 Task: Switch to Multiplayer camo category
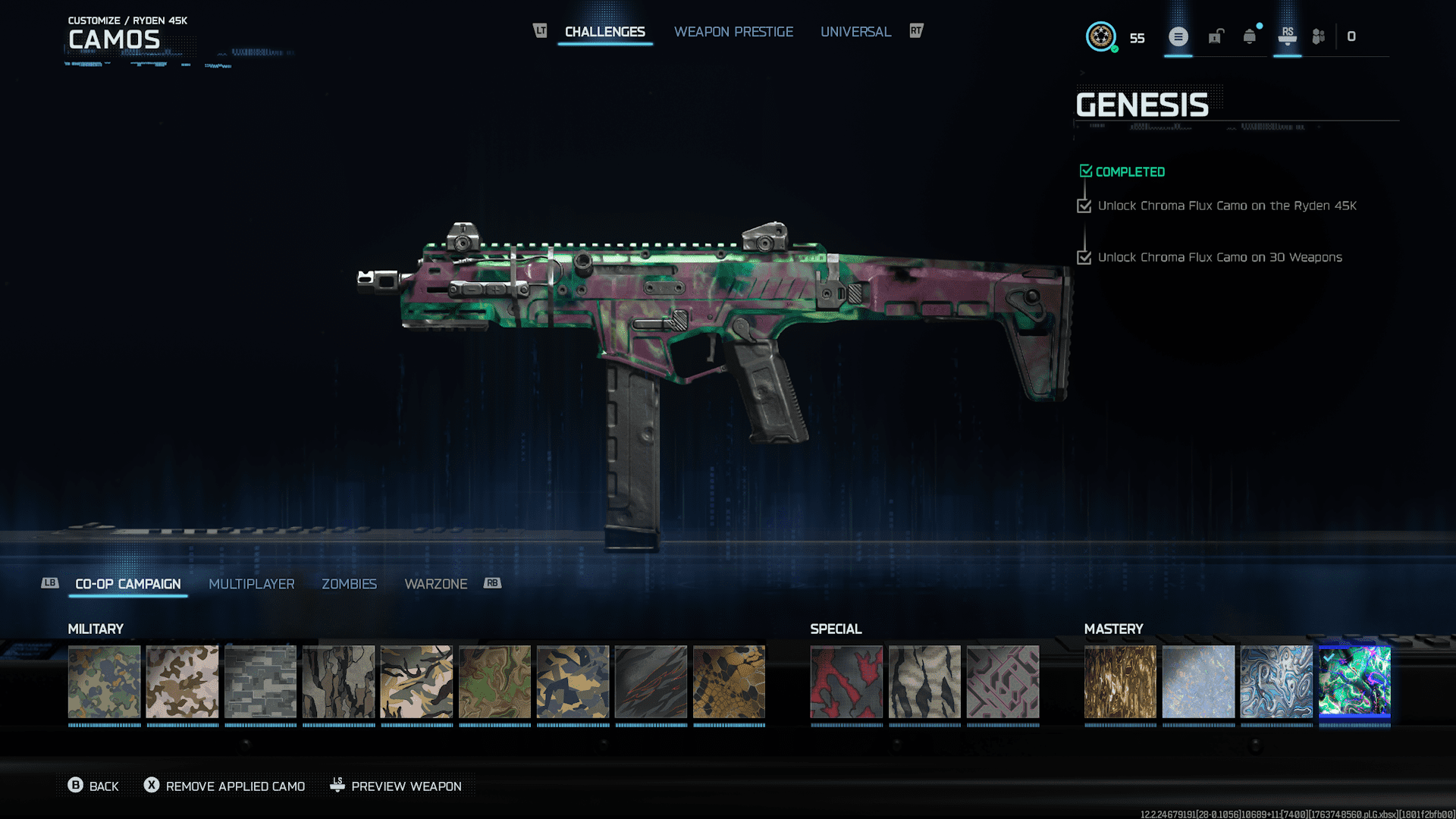[x=251, y=584]
